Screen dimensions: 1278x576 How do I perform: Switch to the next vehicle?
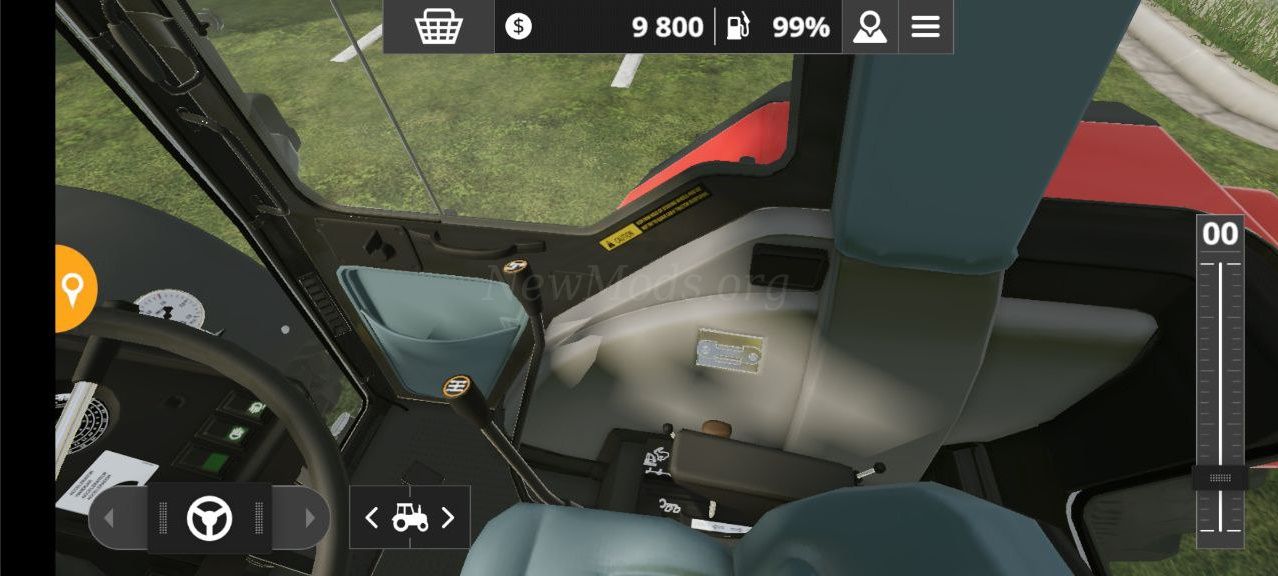[448, 517]
